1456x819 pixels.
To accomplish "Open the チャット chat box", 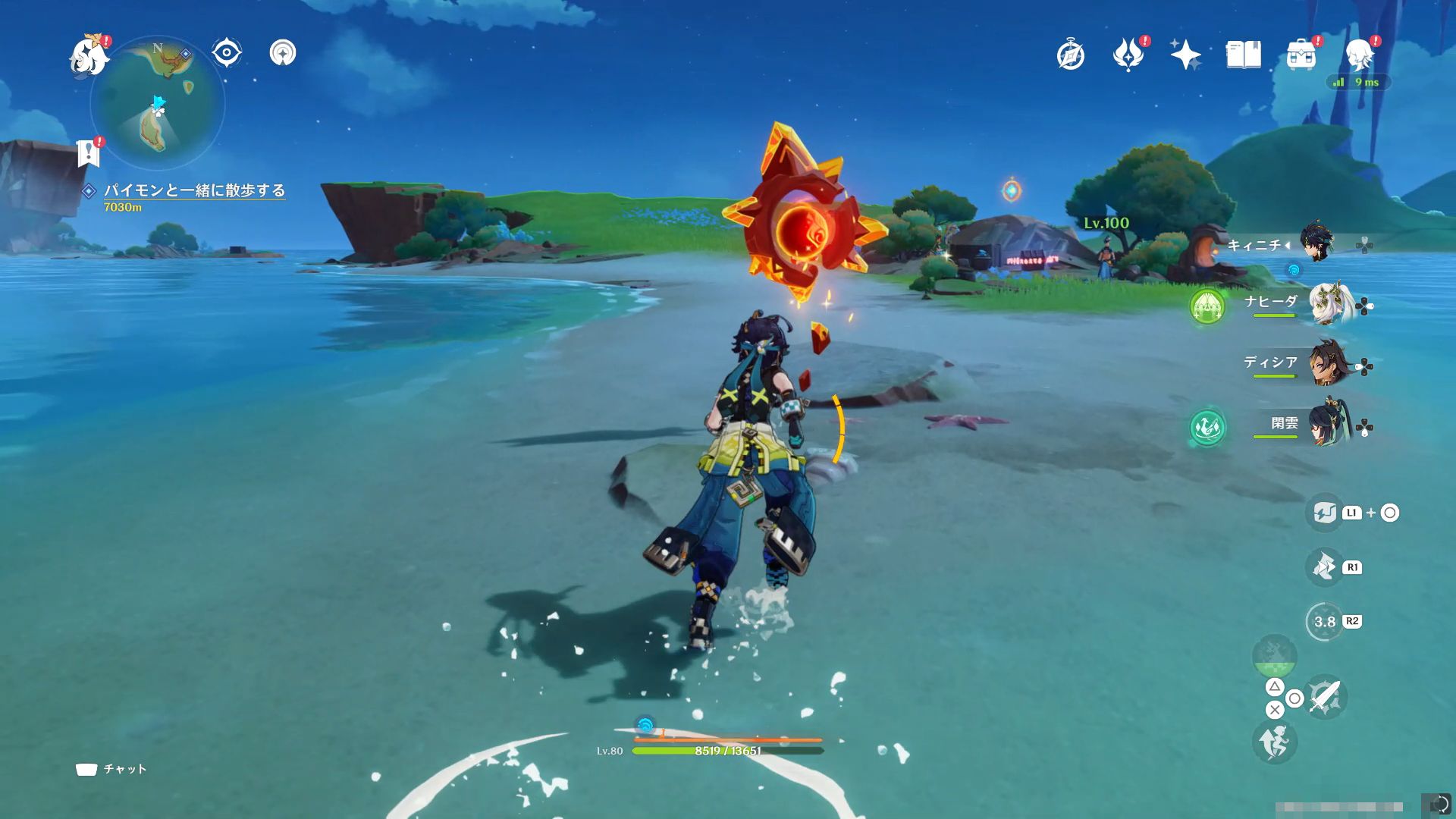I will [x=111, y=769].
